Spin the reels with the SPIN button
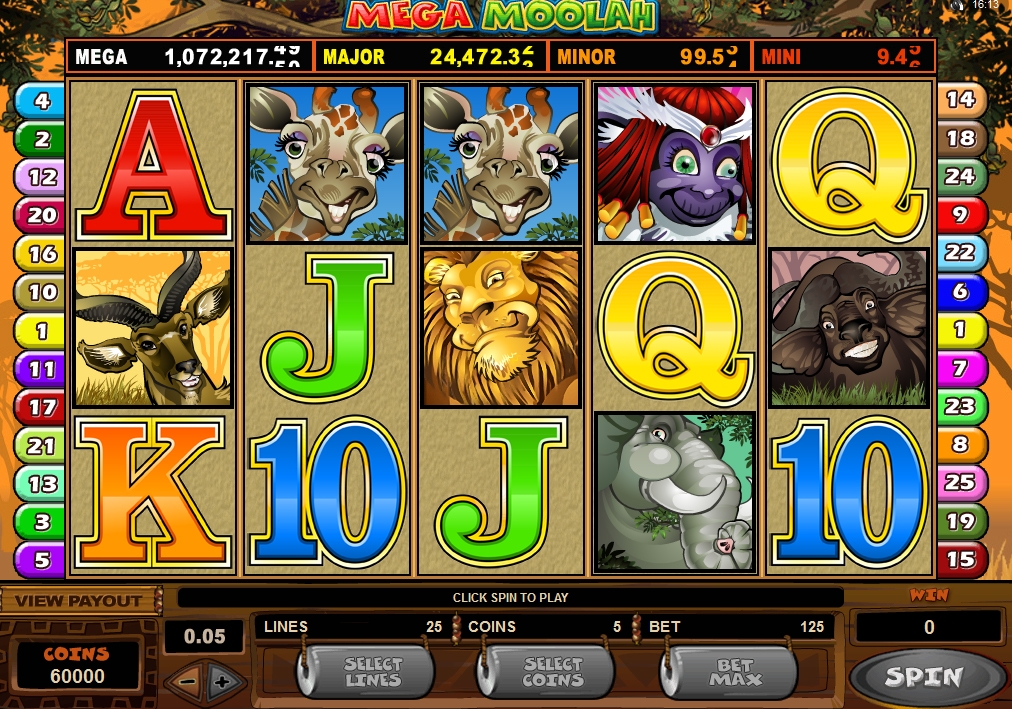 click(923, 676)
